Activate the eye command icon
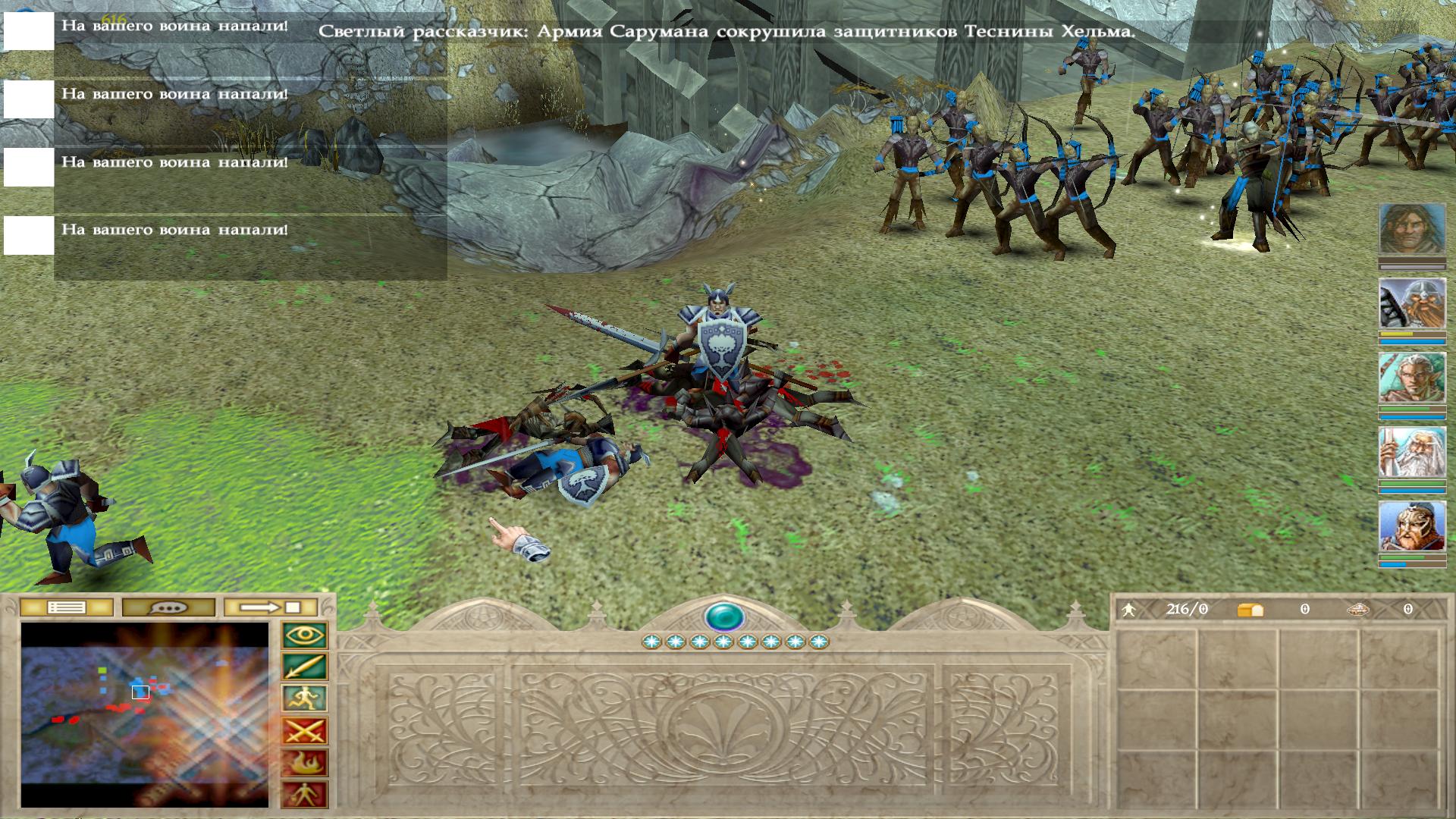Image resolution: width=1456 pixels, height=819 pixels. click(x=305, y=635)
